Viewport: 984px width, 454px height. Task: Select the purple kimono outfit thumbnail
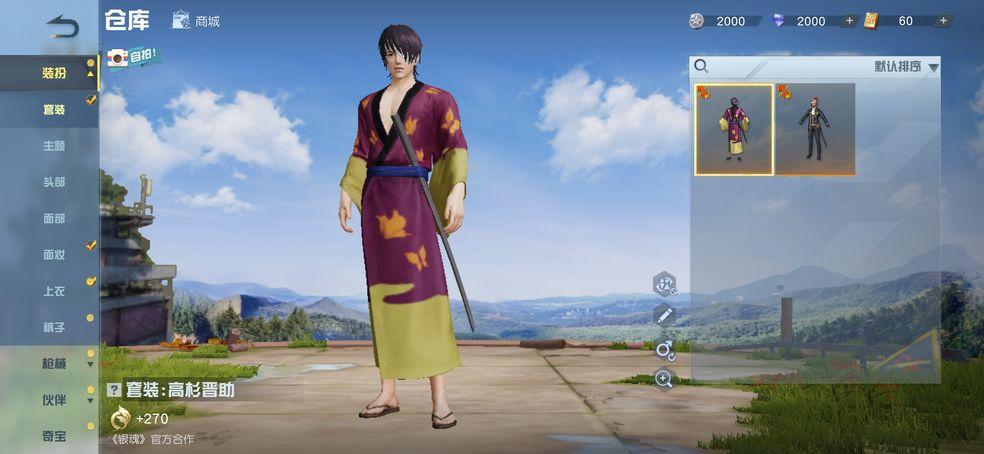(734, 129)
